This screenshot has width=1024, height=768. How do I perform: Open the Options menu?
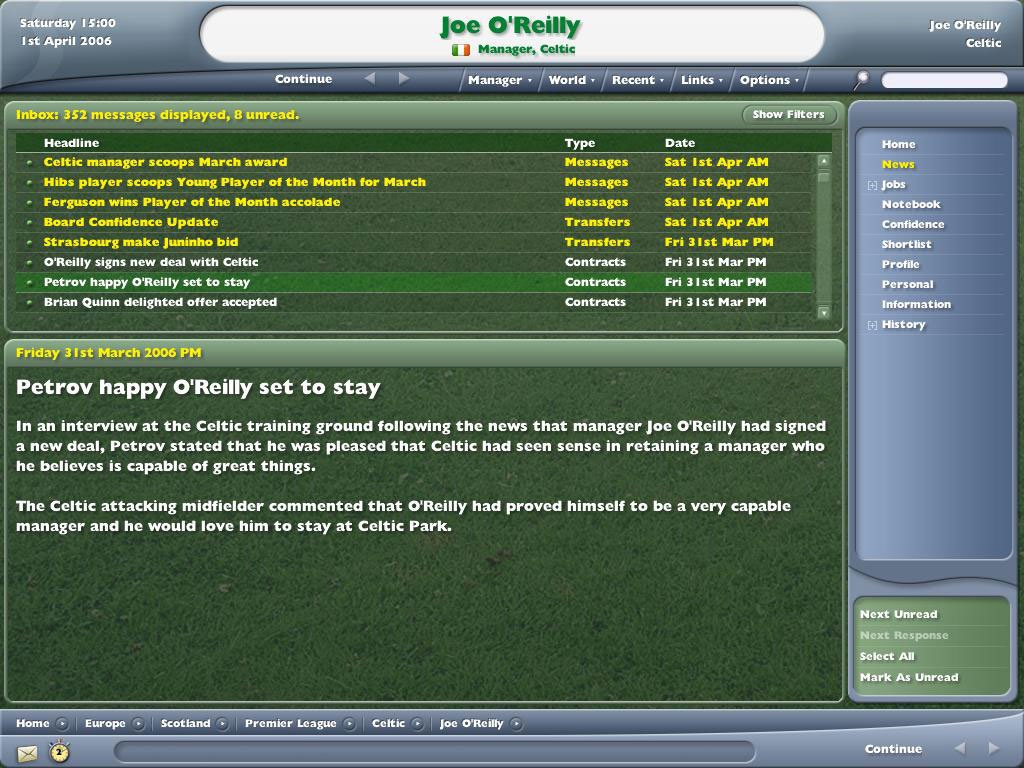click(769, 80)
